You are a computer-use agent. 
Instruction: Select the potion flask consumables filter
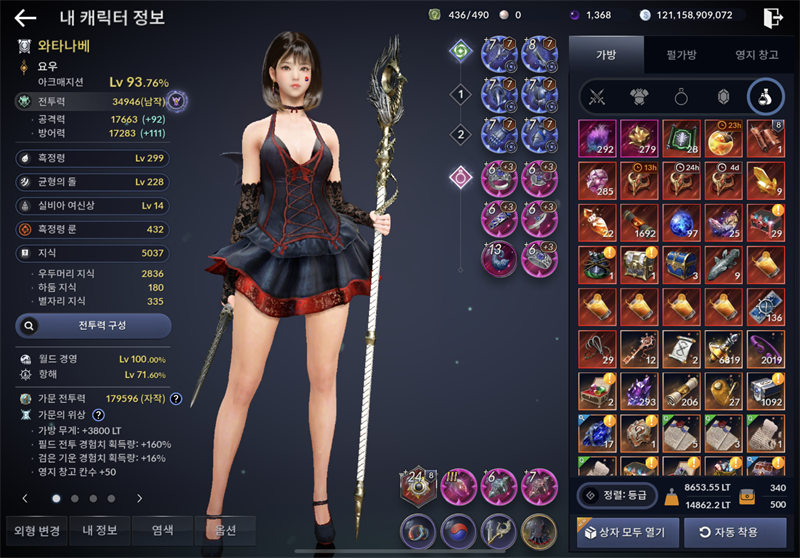point(765,97)
